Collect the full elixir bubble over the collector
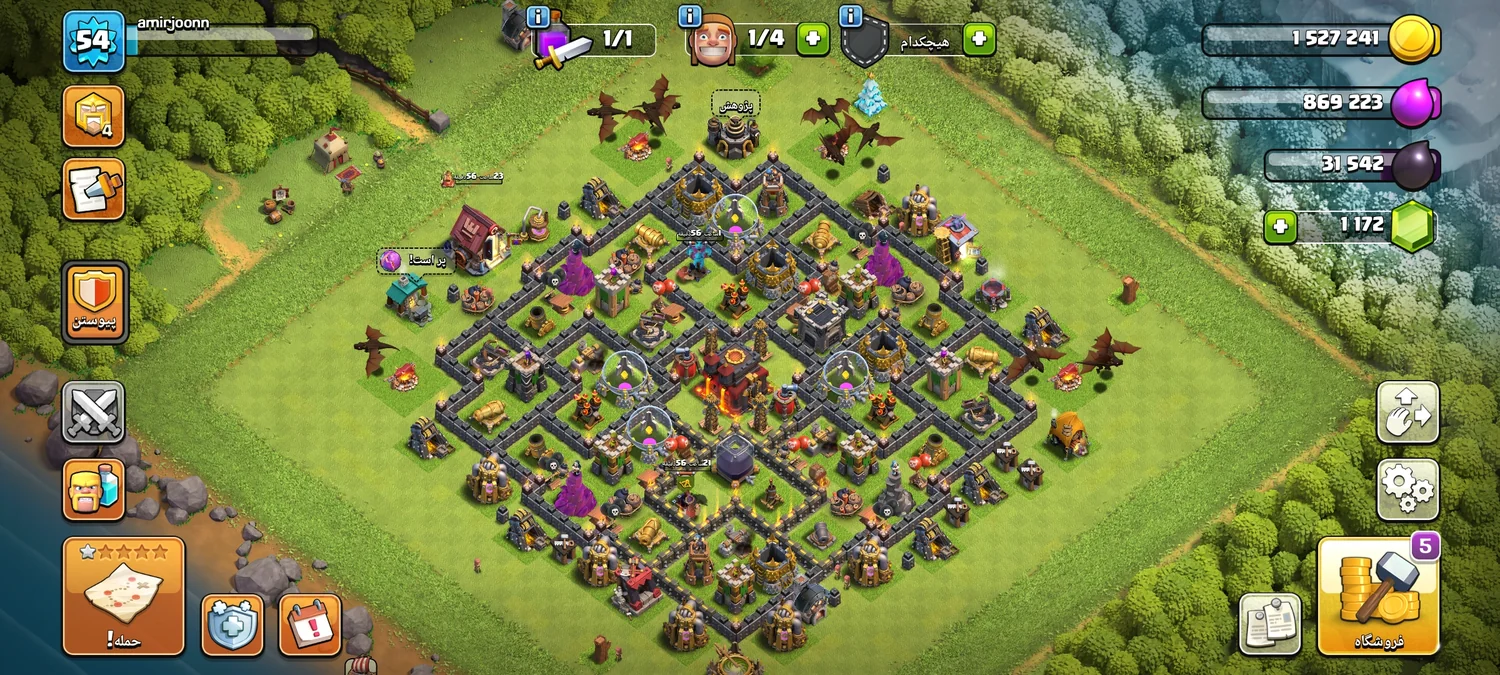 [x=391, y=261]
